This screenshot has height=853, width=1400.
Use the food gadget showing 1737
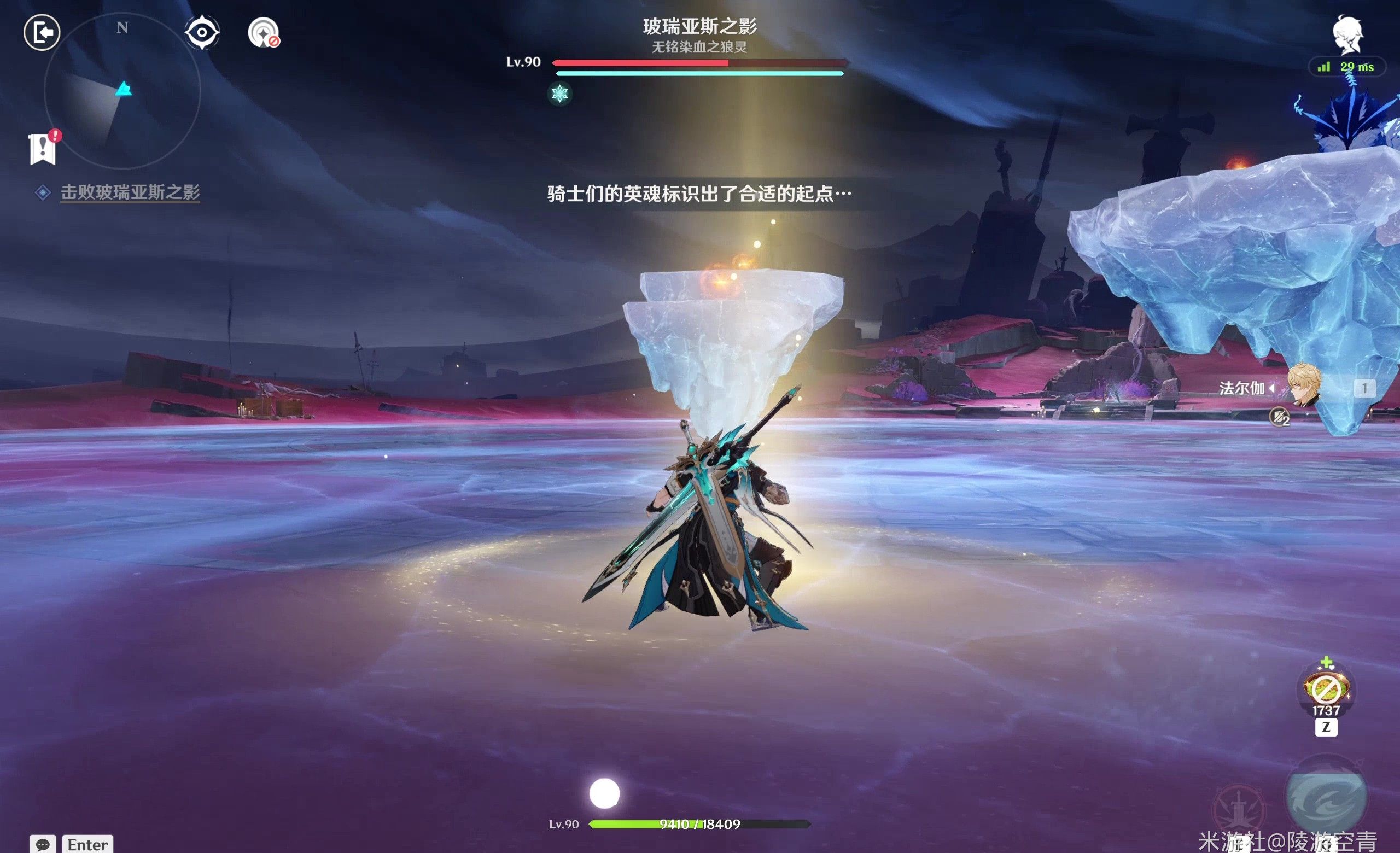pyautogui.click(x=1326, y=688)
